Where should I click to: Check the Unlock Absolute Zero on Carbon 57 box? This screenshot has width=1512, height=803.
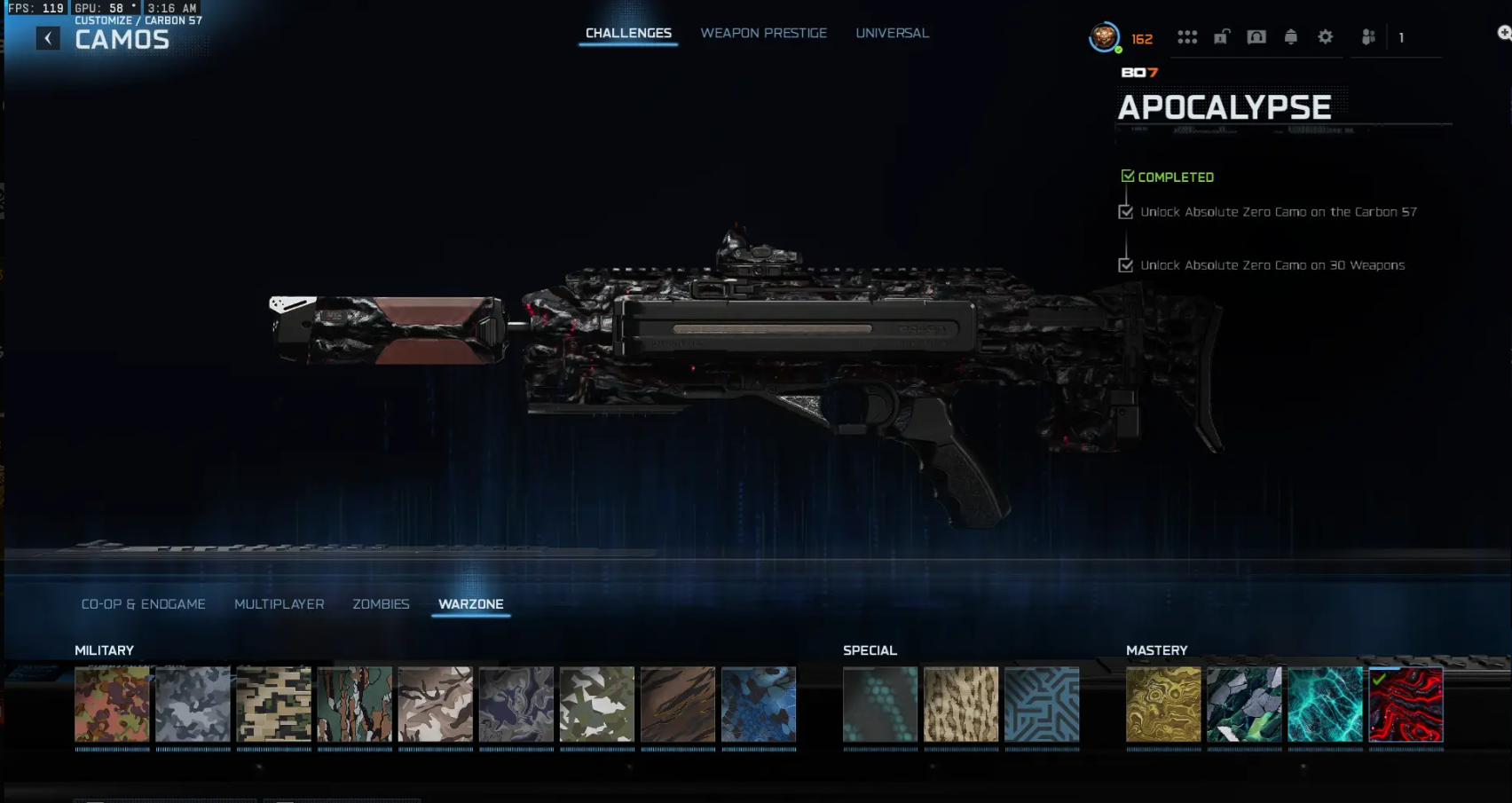click(1127, 212)
